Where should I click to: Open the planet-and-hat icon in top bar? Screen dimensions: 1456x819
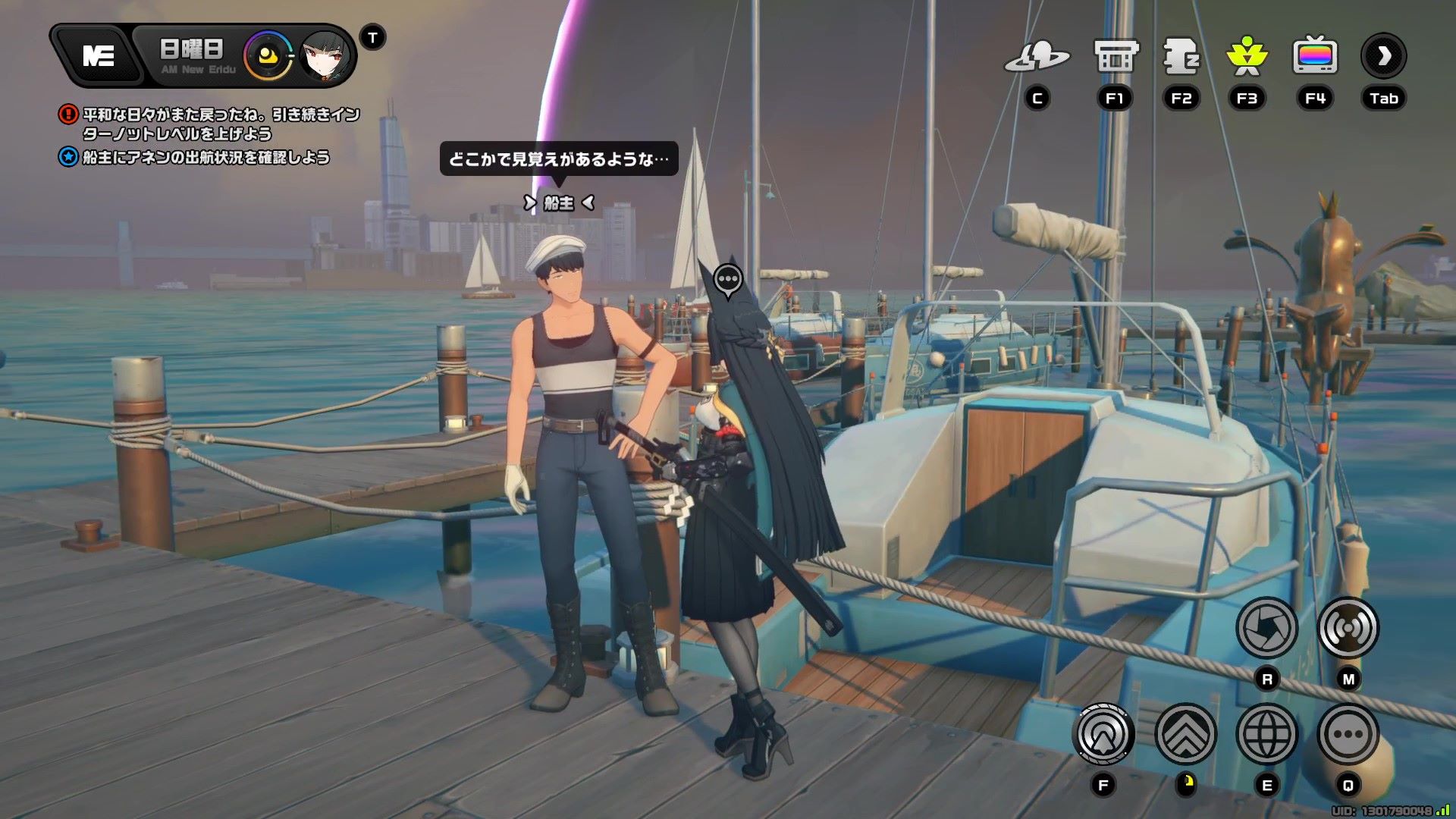click(1037, 57)
